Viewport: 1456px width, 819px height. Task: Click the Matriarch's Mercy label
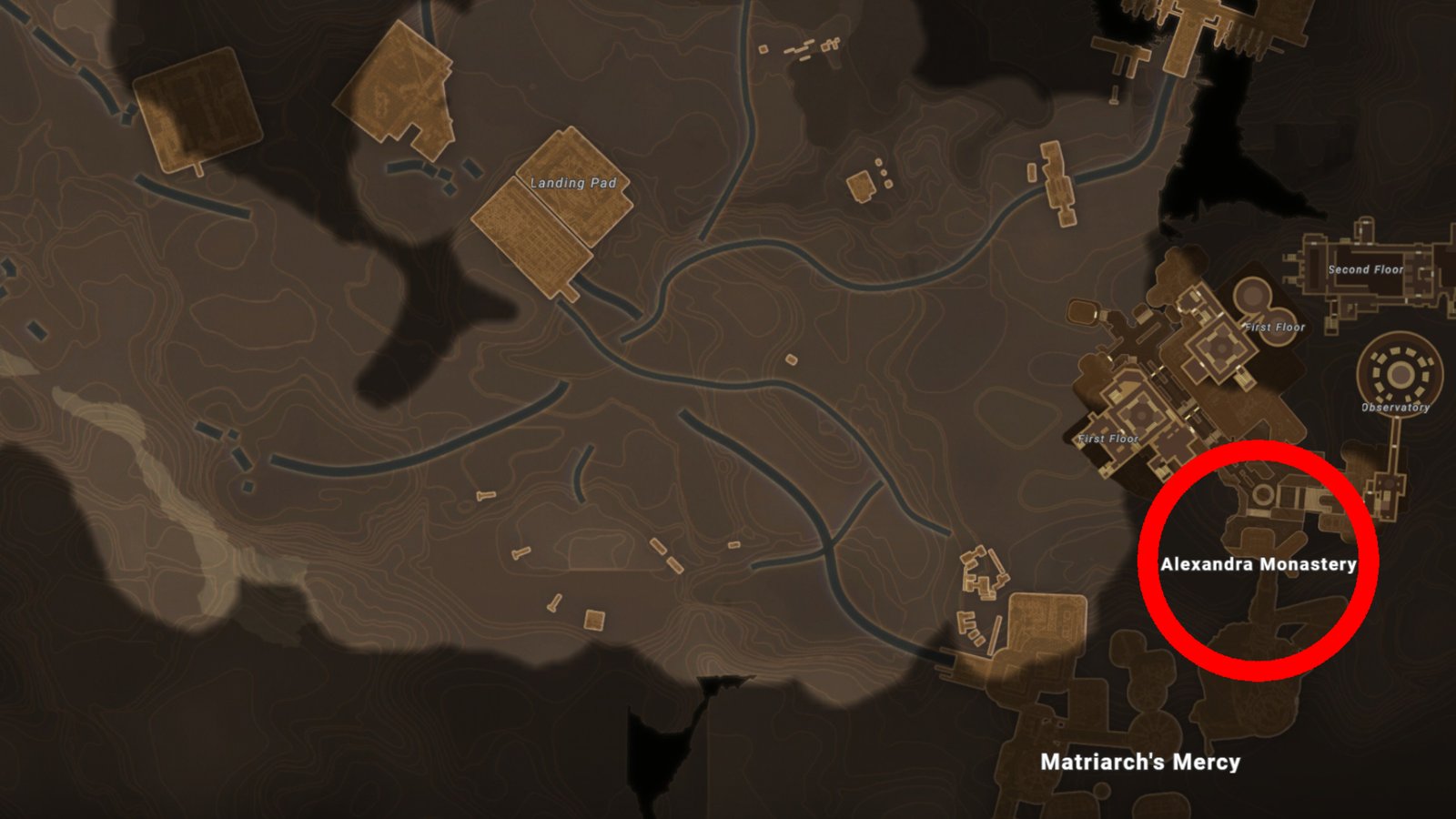click(x=1140, y=764)
